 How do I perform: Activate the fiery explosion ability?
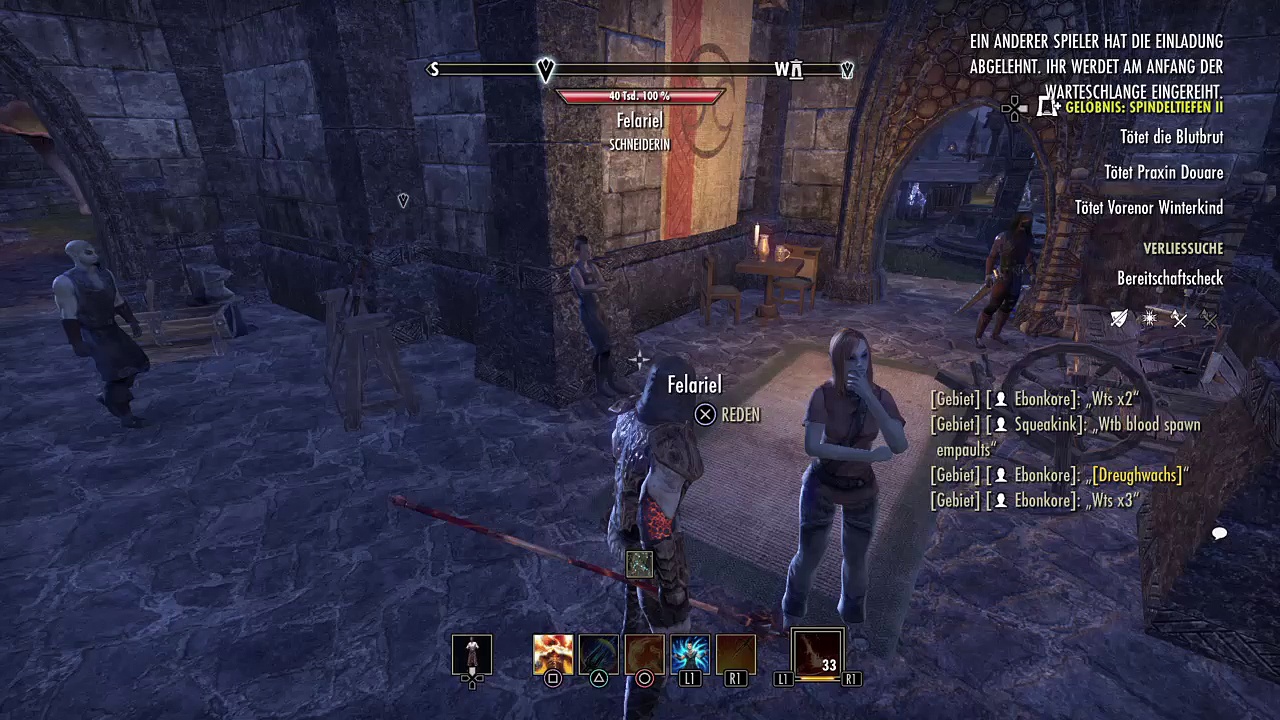(x=553, y=655)
